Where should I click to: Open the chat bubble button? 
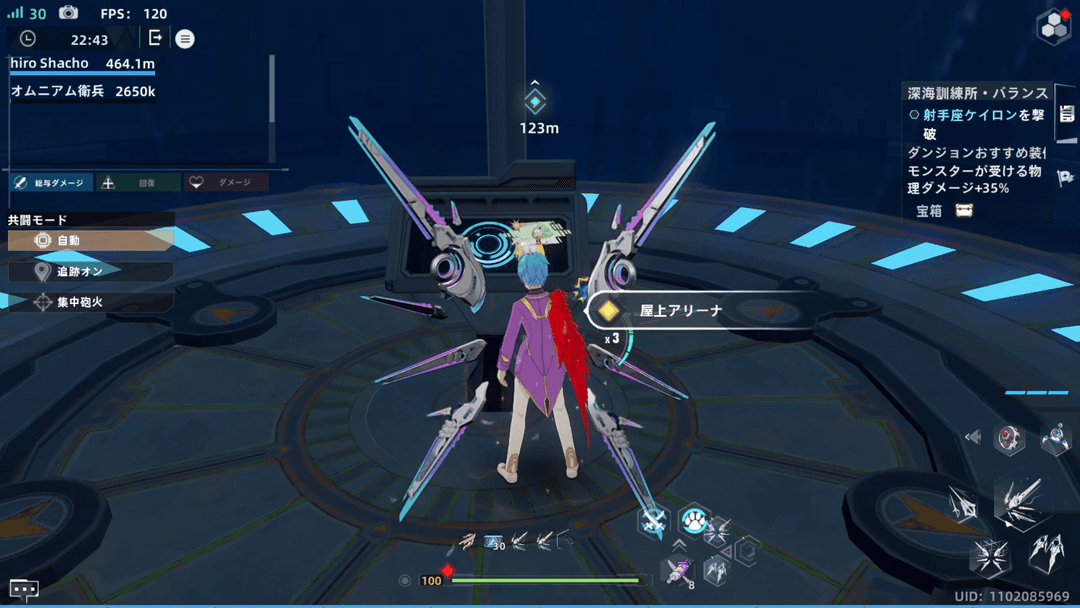click(x=24, y=589)
